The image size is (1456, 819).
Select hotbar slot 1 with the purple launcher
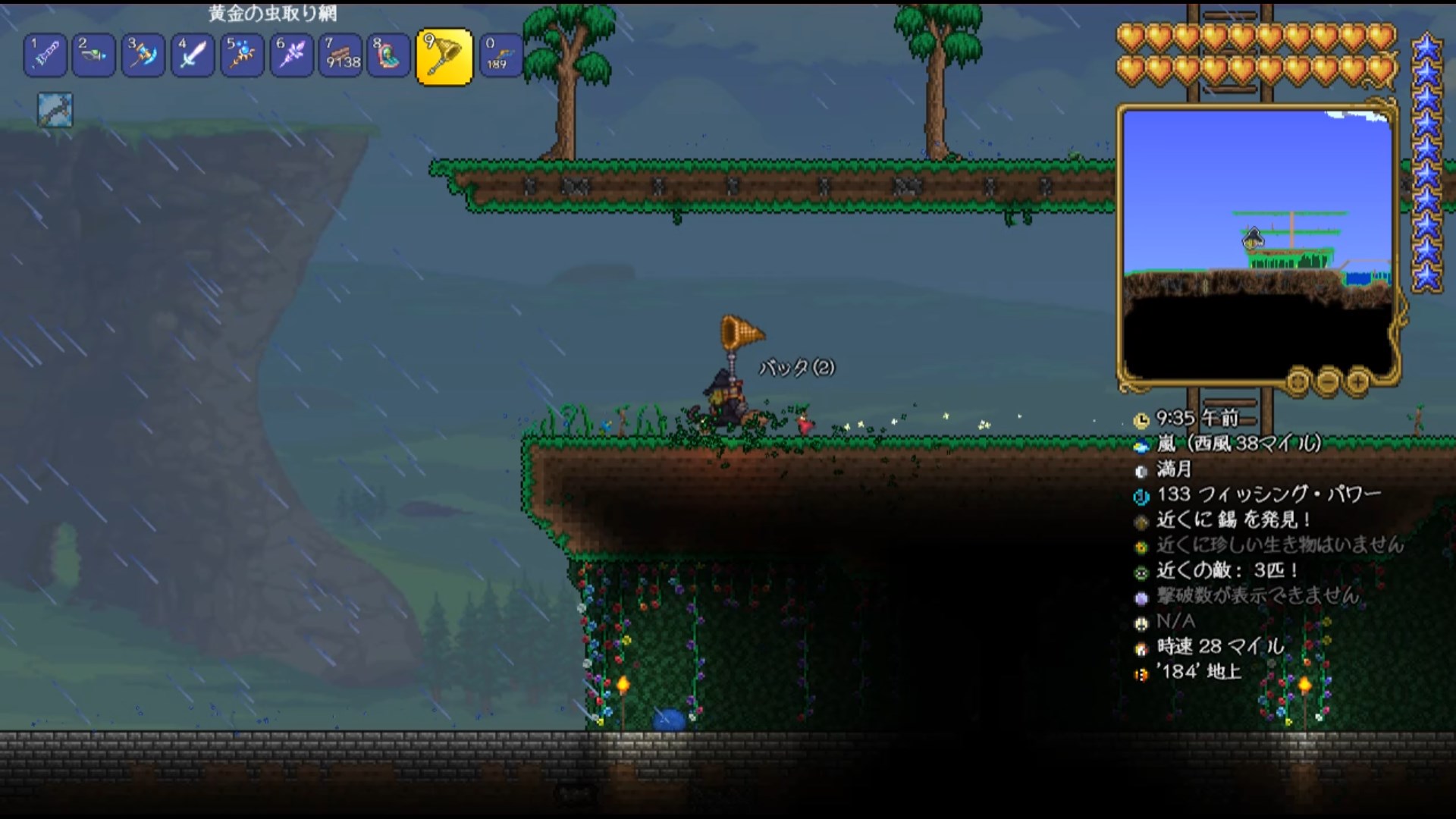(45, 55)
